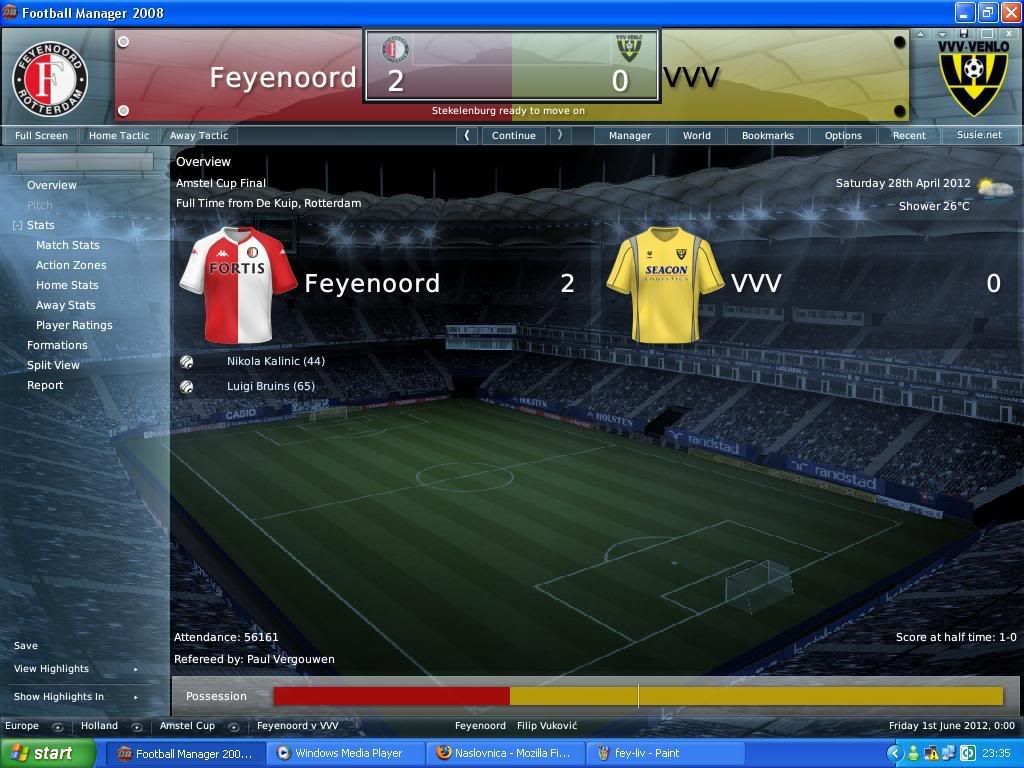Open the Options menu
The height and width of the screenshot is (768, 1024).
click(x=843, y=135)
